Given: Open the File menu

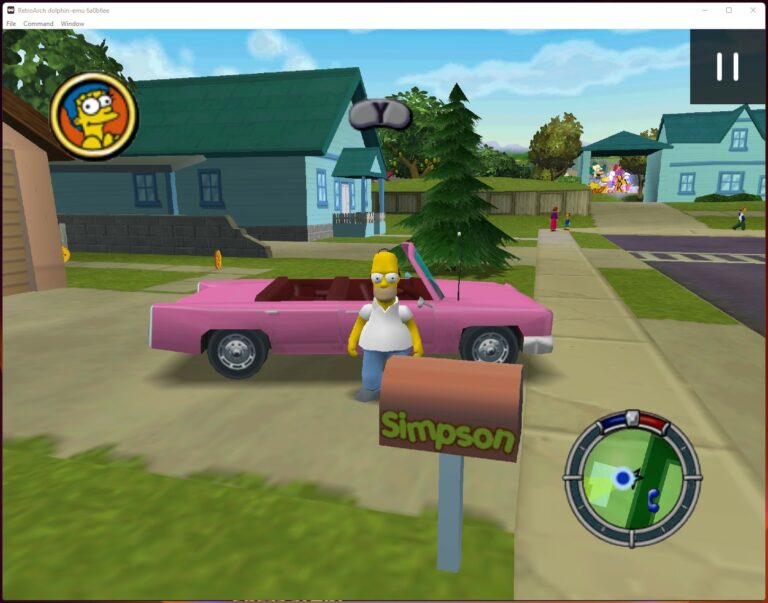Looking at the screenshot, I should (11, 23).
